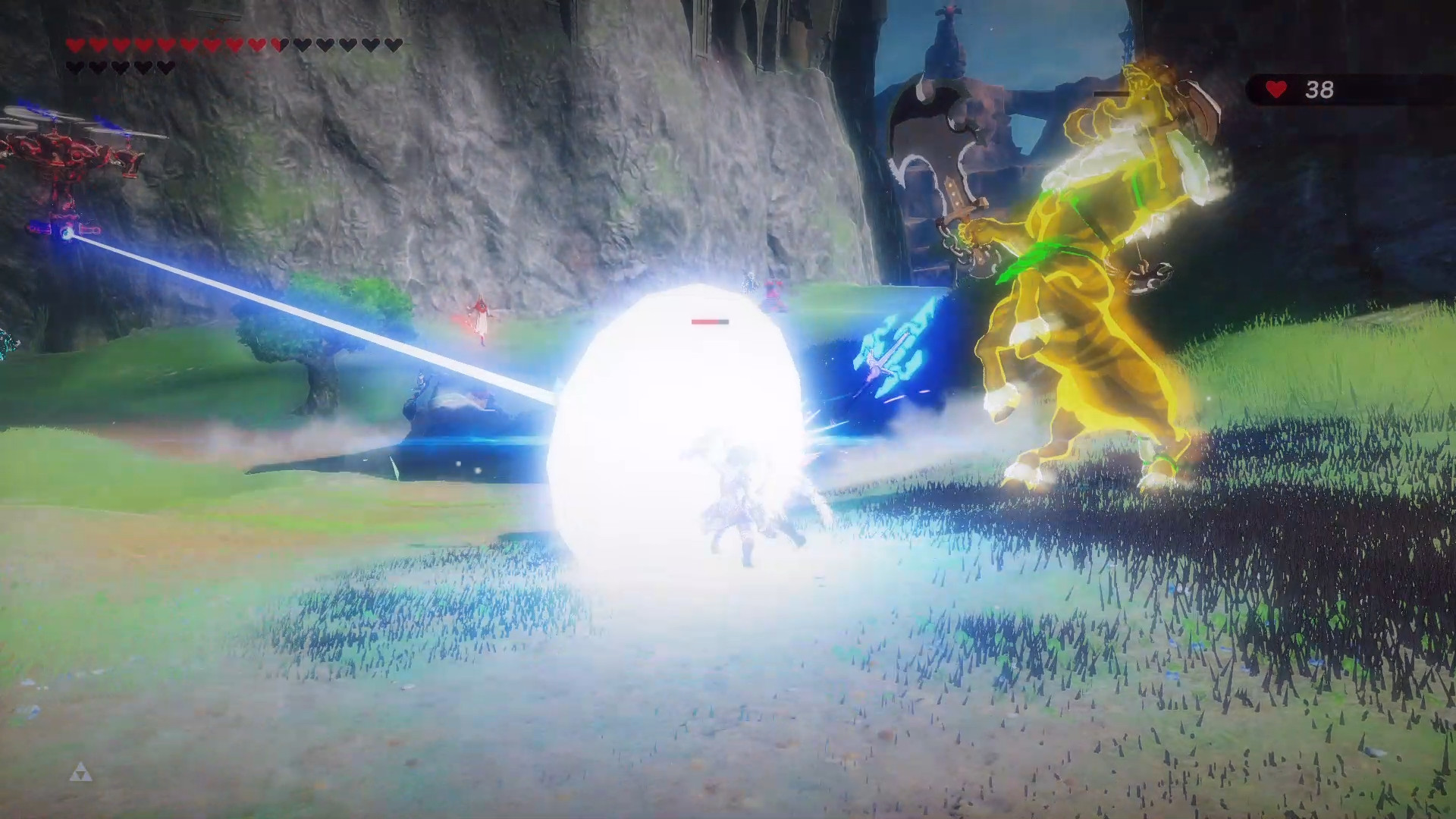Click the fifth black heart in the lower row

click(164, 67)
